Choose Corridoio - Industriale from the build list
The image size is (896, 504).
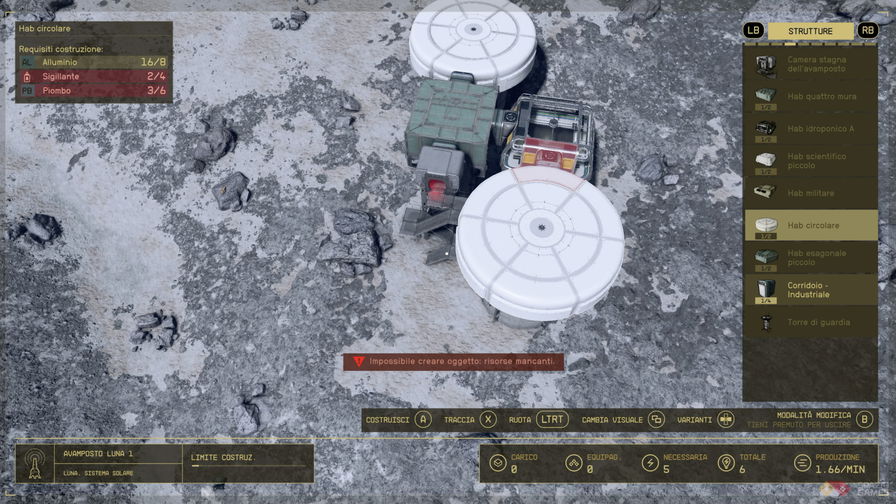pyautogui.click(x=811, y=290)
